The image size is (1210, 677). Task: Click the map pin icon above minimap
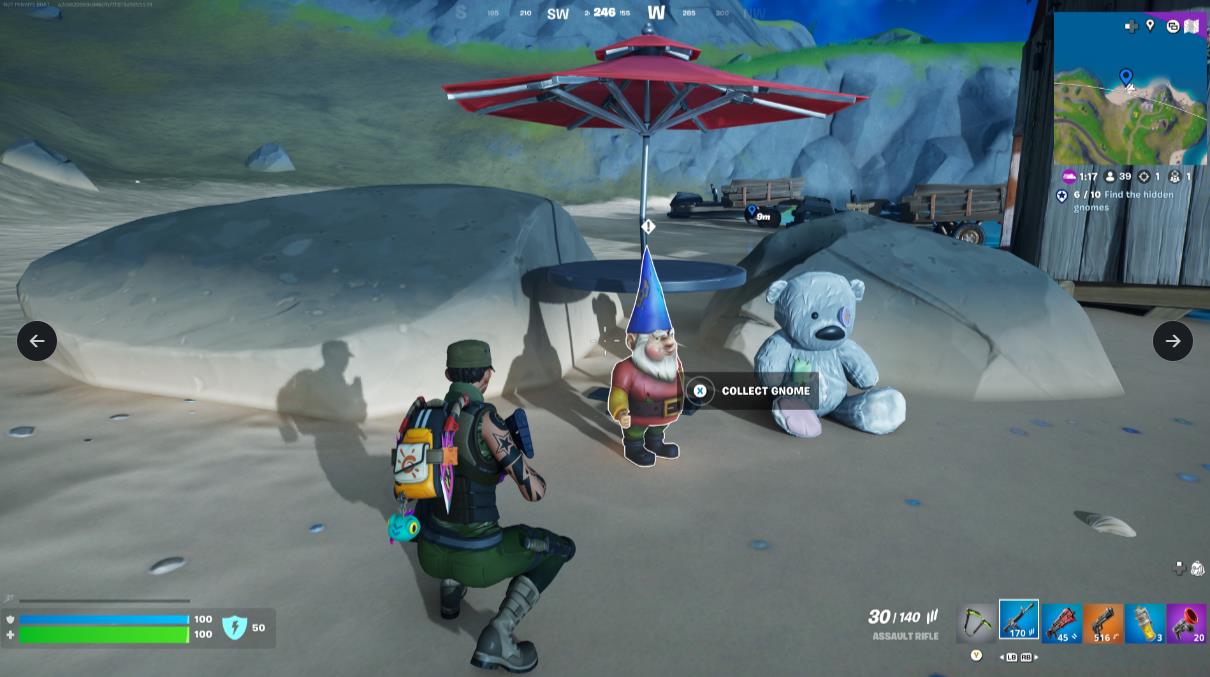[x=1150, y=26]
